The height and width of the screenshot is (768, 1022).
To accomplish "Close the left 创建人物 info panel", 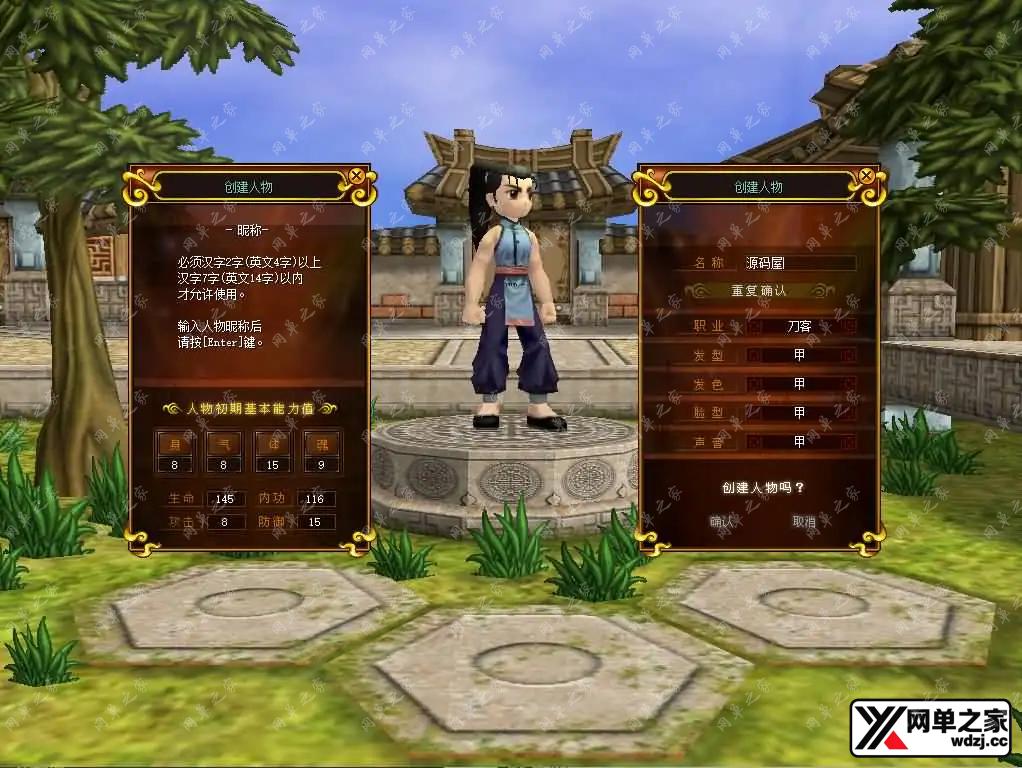I will [x=356, y=176].
